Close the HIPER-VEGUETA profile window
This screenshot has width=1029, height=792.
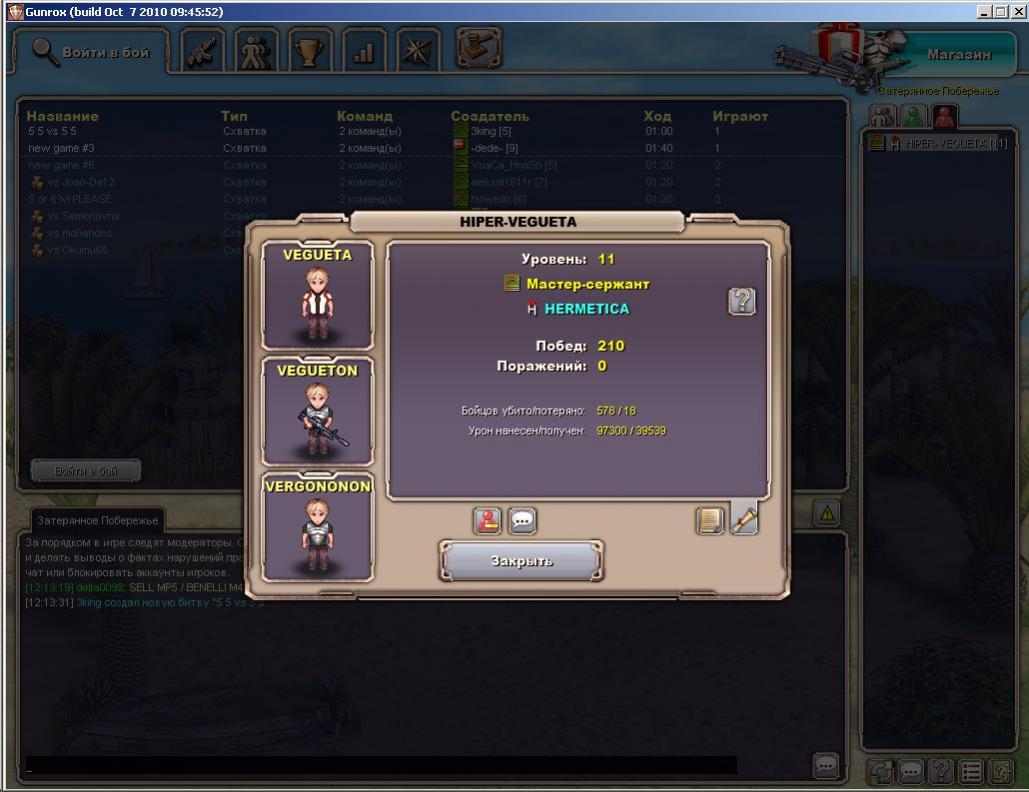pos(521,561)
